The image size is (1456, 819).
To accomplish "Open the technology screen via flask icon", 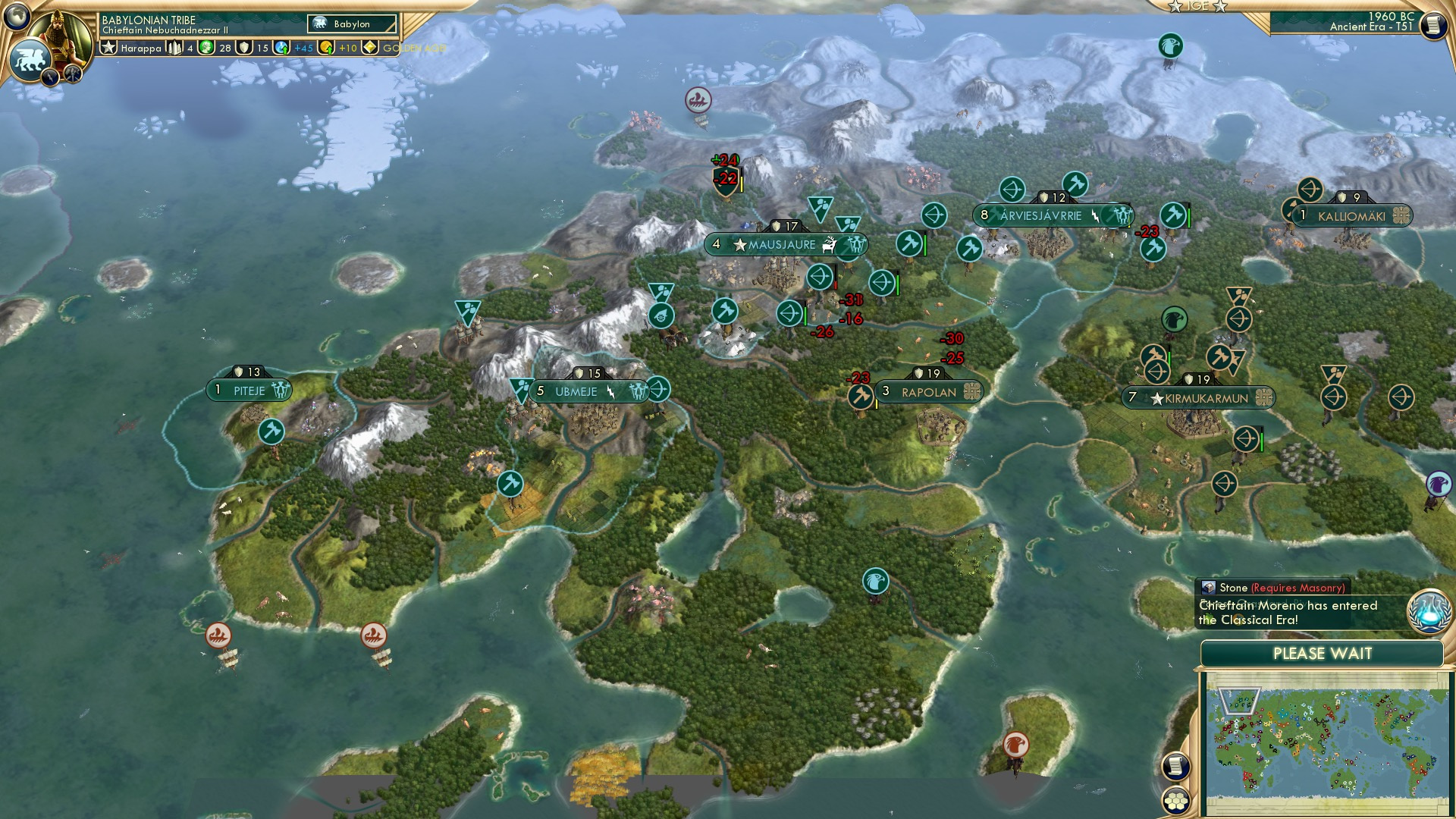I will coord(1429,613).
